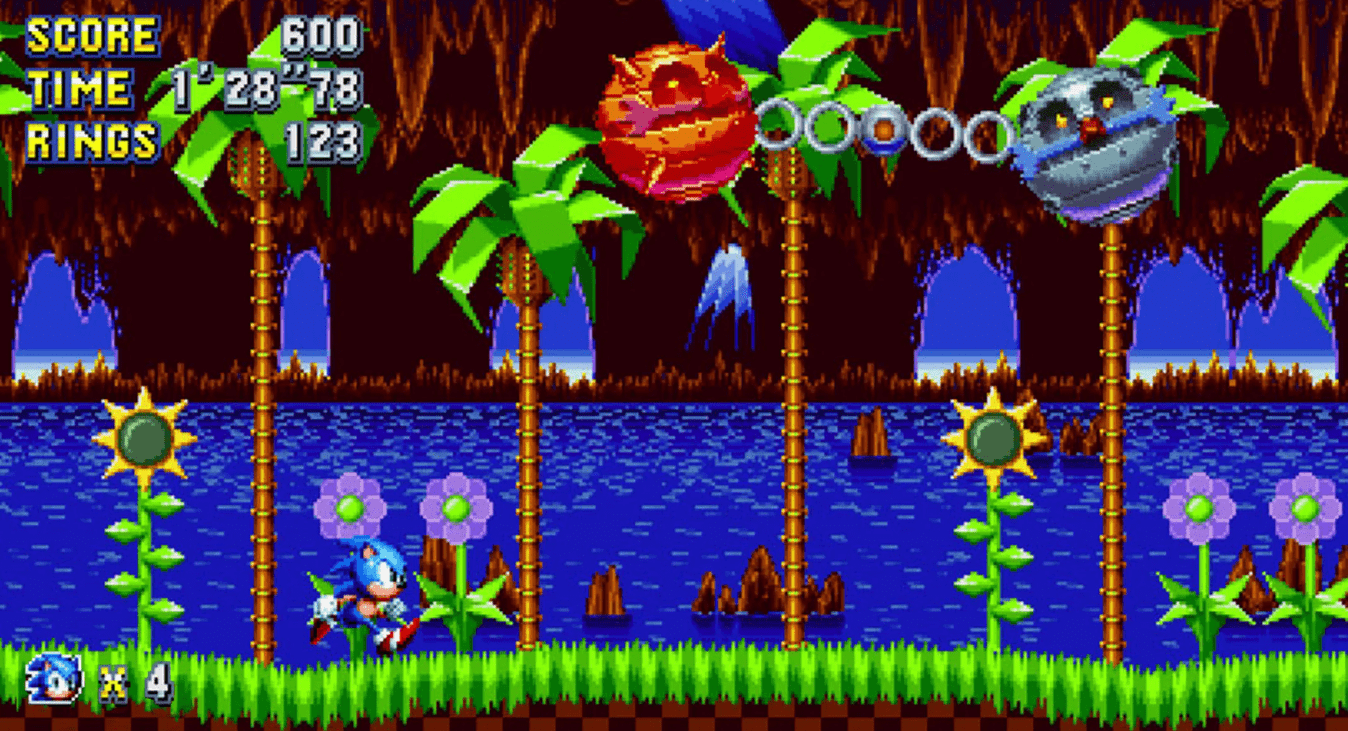Click the Sonic character sprite
Screen dimensions: 1348x731
[x=365, y=585]
